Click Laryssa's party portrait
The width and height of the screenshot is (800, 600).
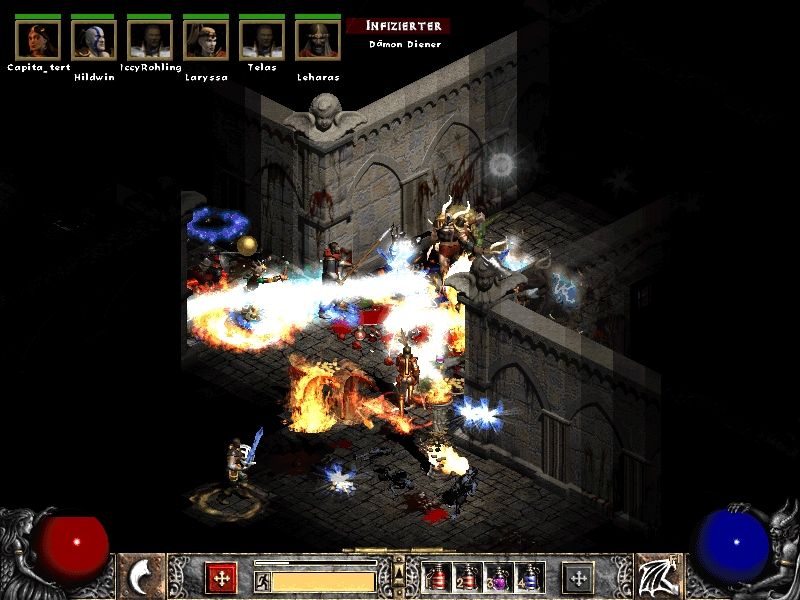click(x=206, y=39)
